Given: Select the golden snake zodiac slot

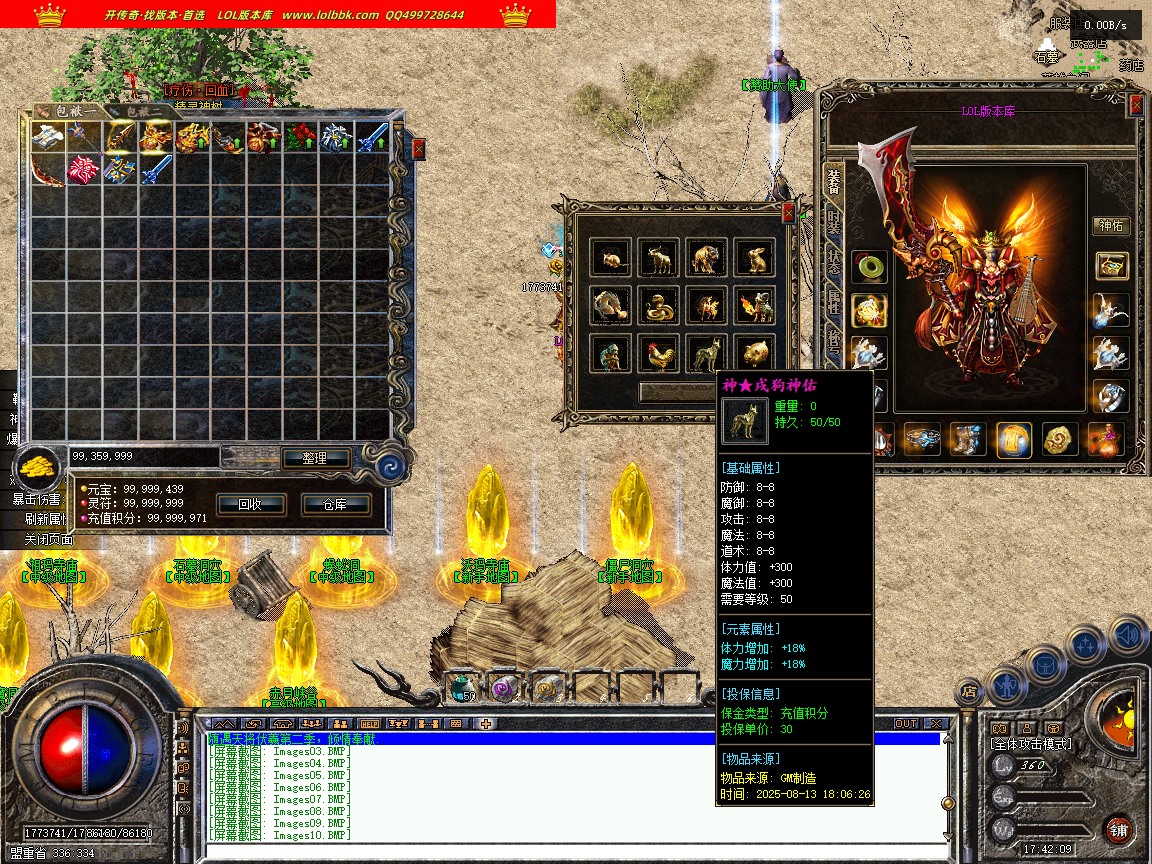Looking at the screenshot, I should tap(661, 306).
